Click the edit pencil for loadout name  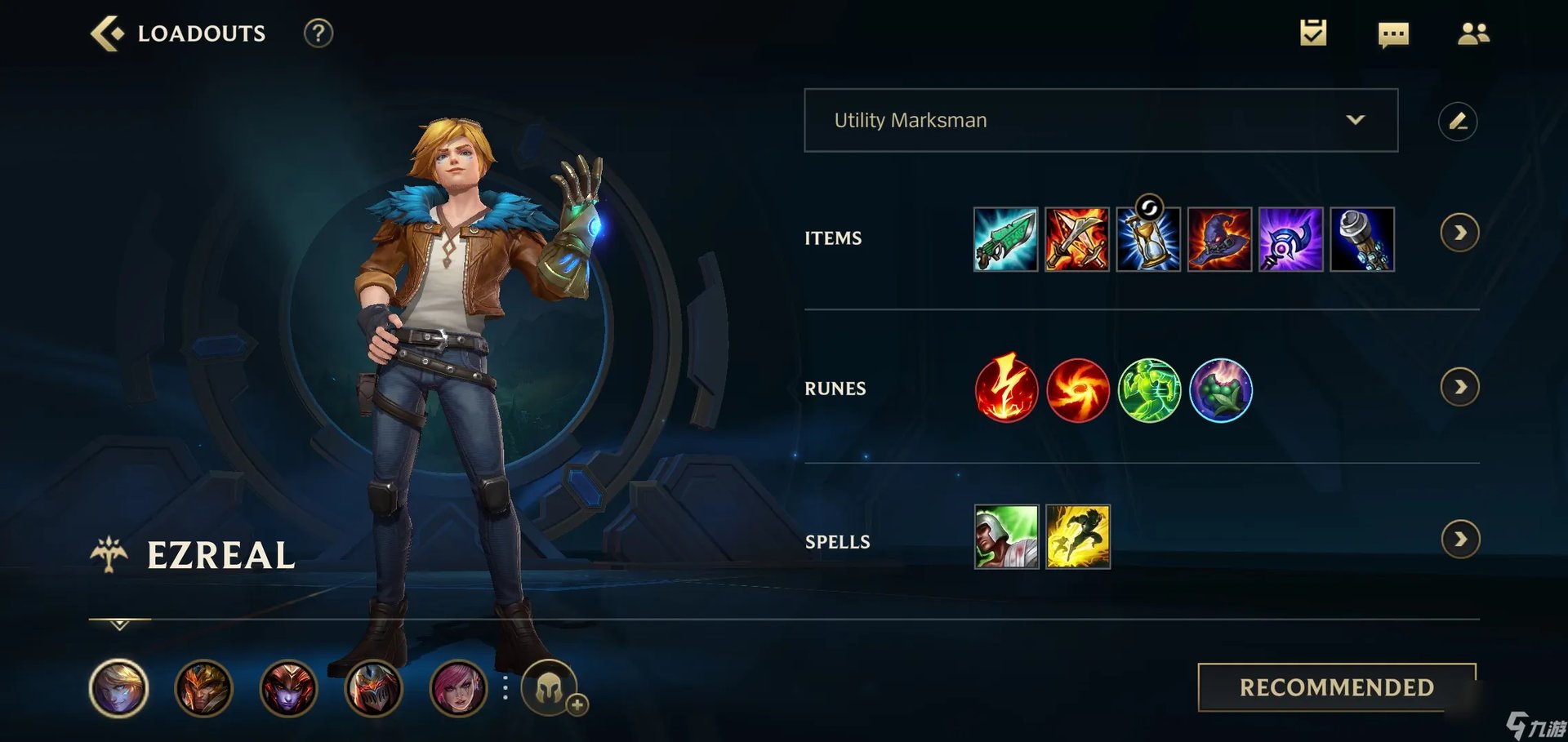[1459, 121]
